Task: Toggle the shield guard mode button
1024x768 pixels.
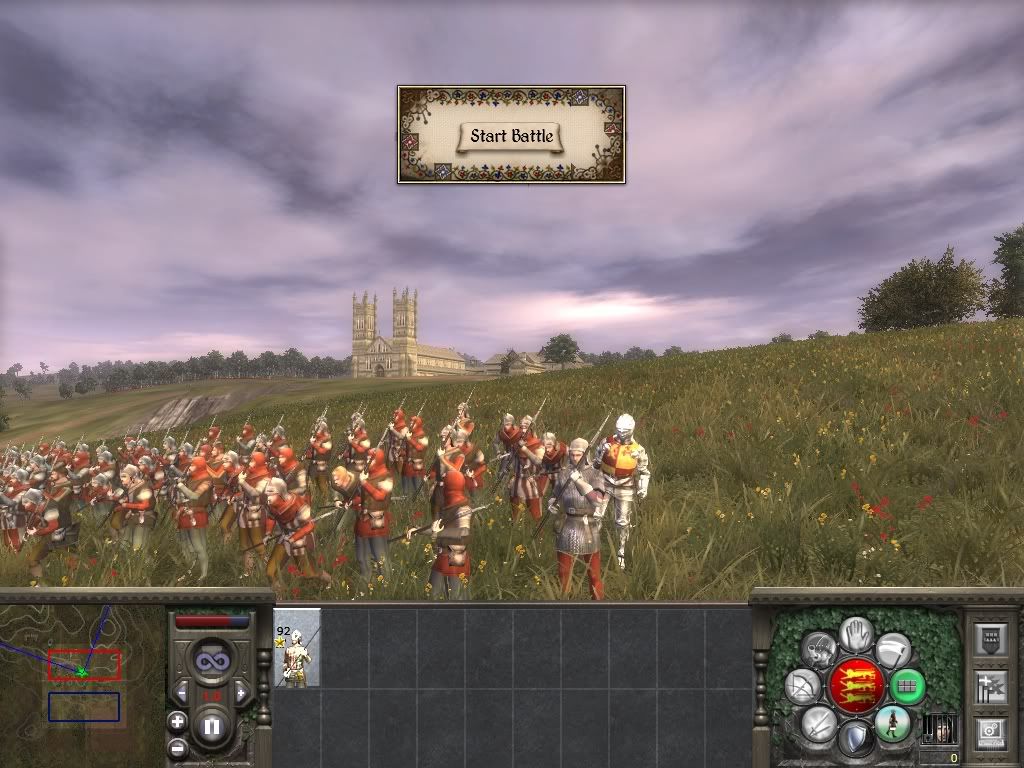Action: [x=856, y=739]
